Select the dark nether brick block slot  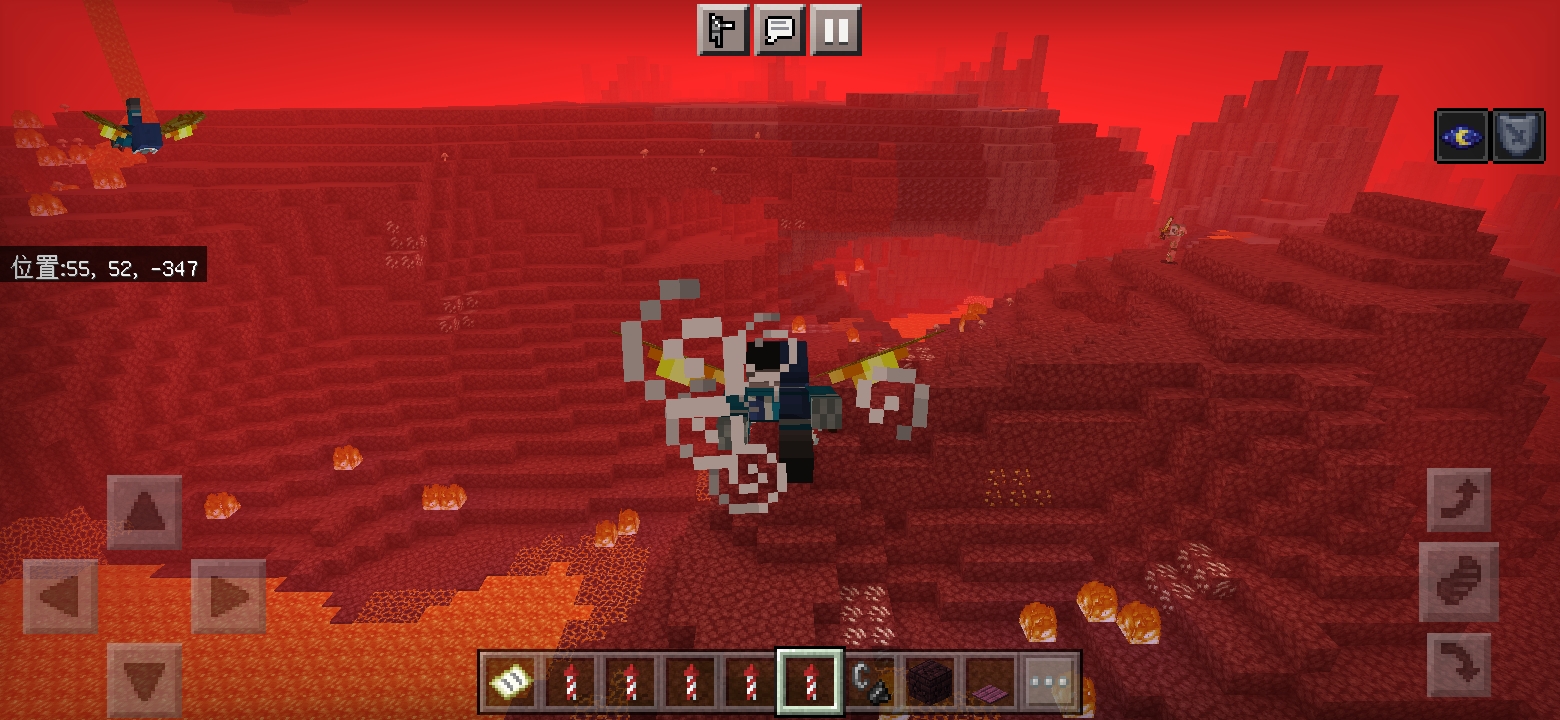929,683
